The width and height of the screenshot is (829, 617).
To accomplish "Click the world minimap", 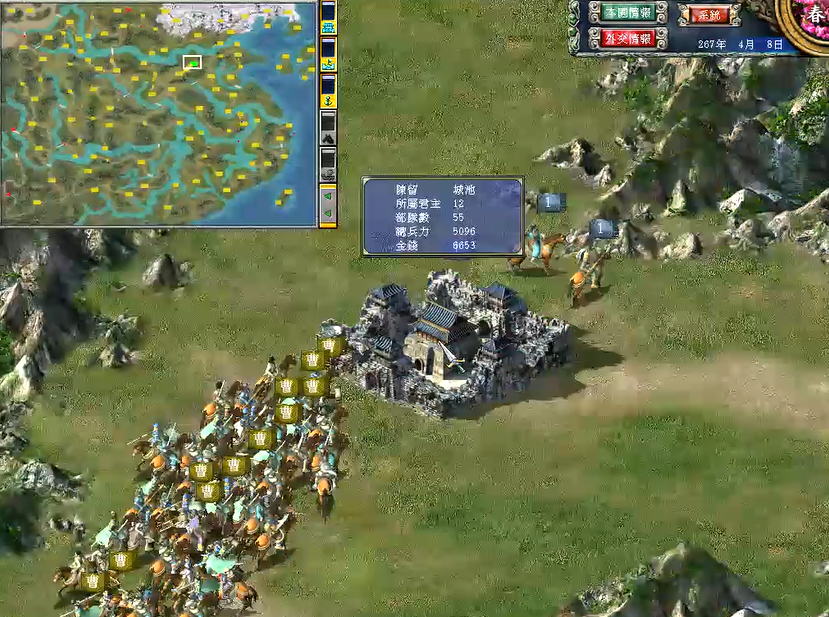I will (x=160, y=112).
